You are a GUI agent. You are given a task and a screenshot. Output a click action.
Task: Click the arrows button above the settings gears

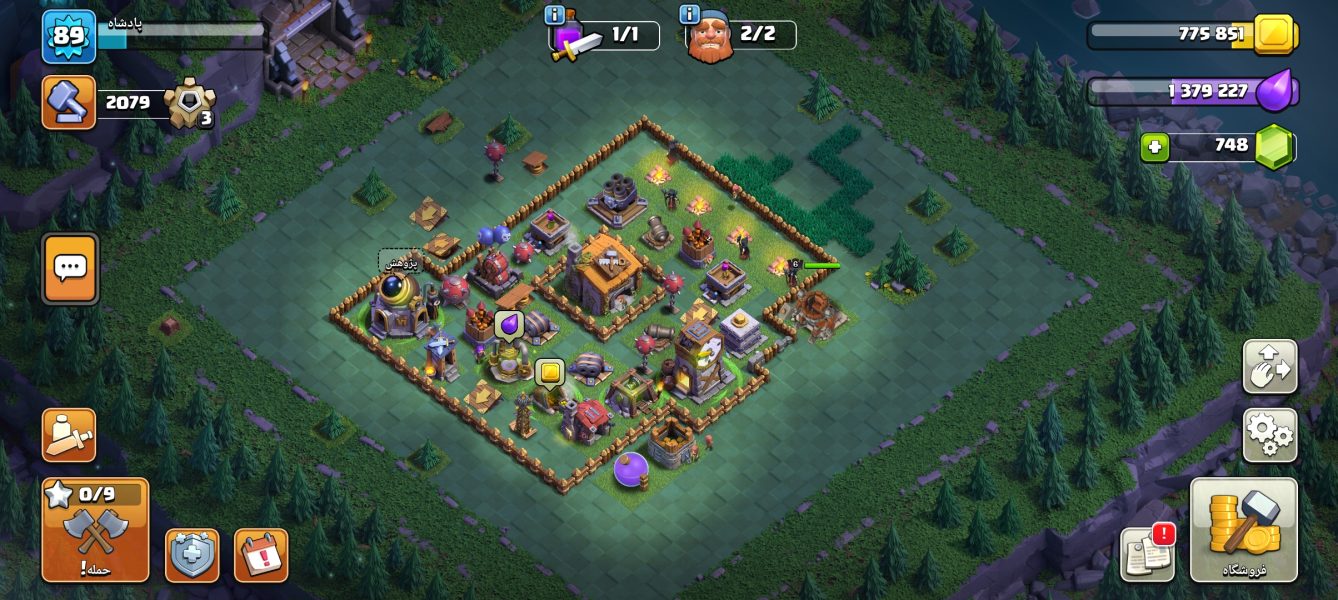pos(1270,366)
